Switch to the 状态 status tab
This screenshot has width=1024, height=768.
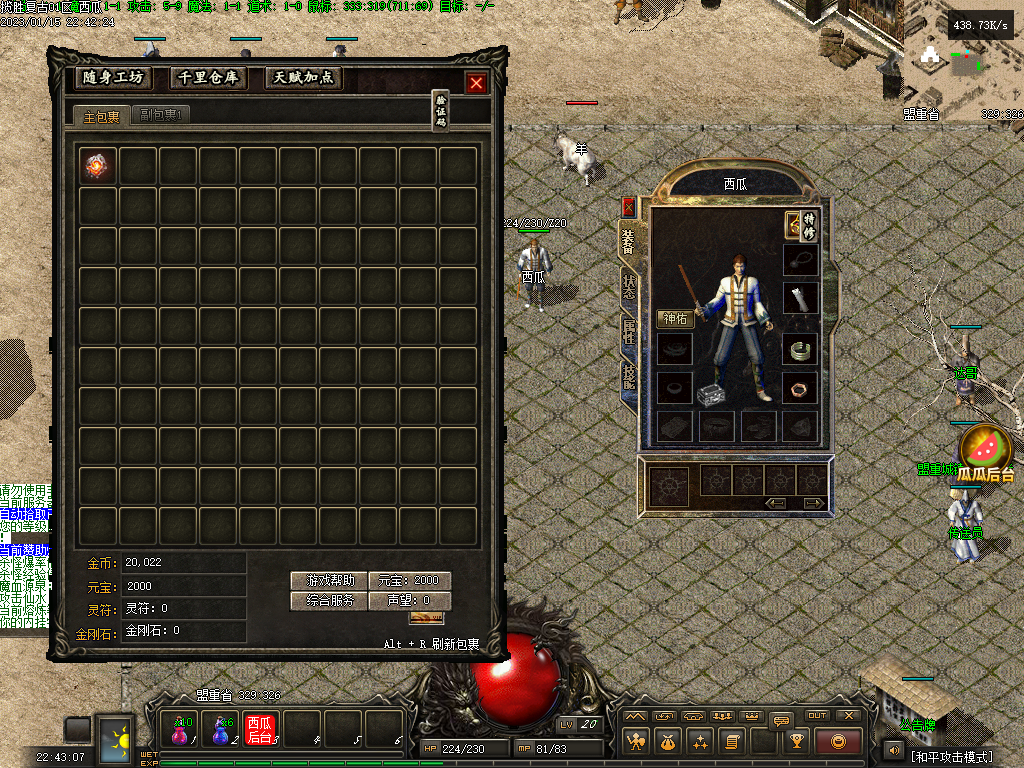[x=629, y=285]
